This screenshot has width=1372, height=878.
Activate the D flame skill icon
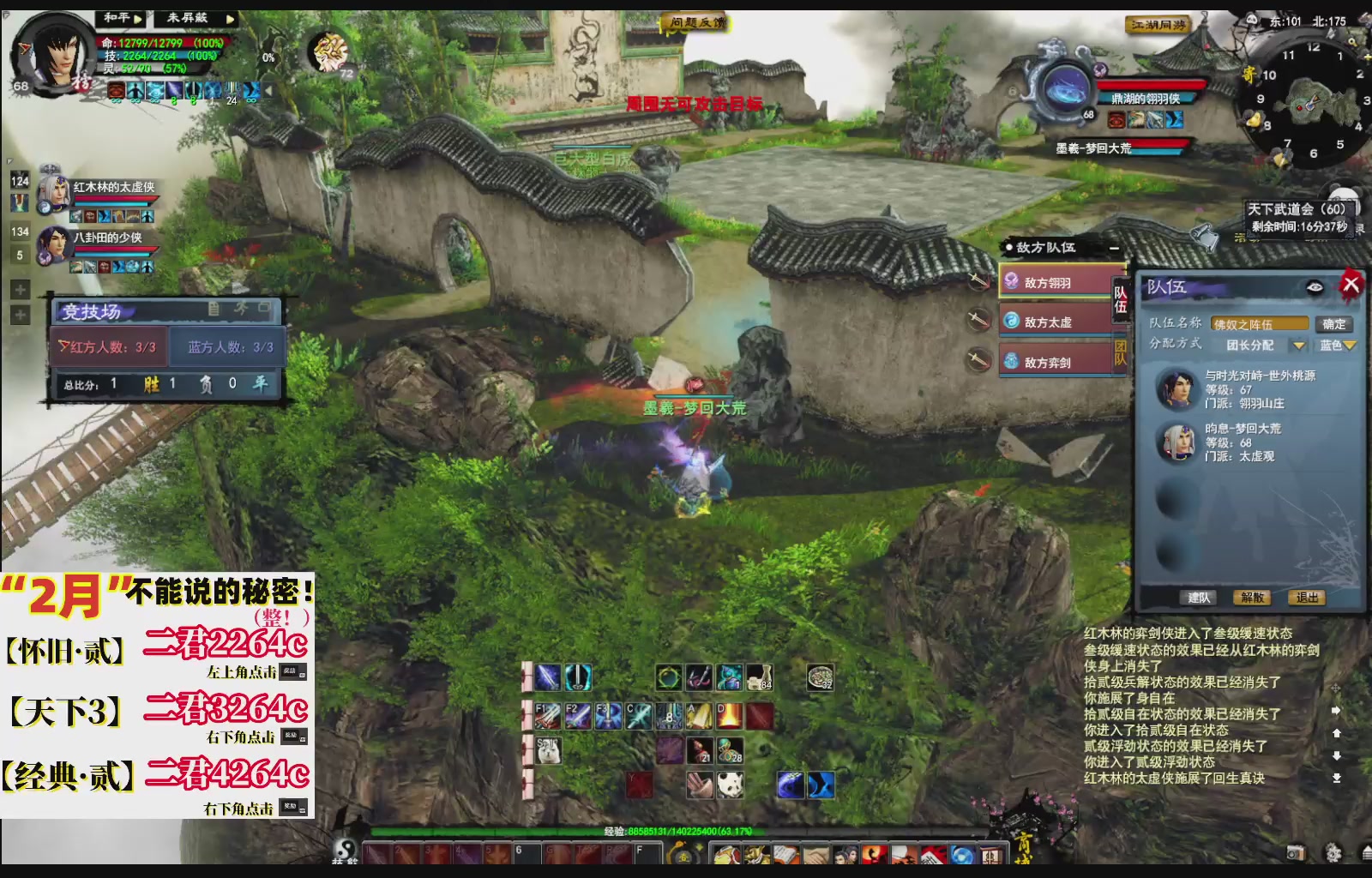728,716
